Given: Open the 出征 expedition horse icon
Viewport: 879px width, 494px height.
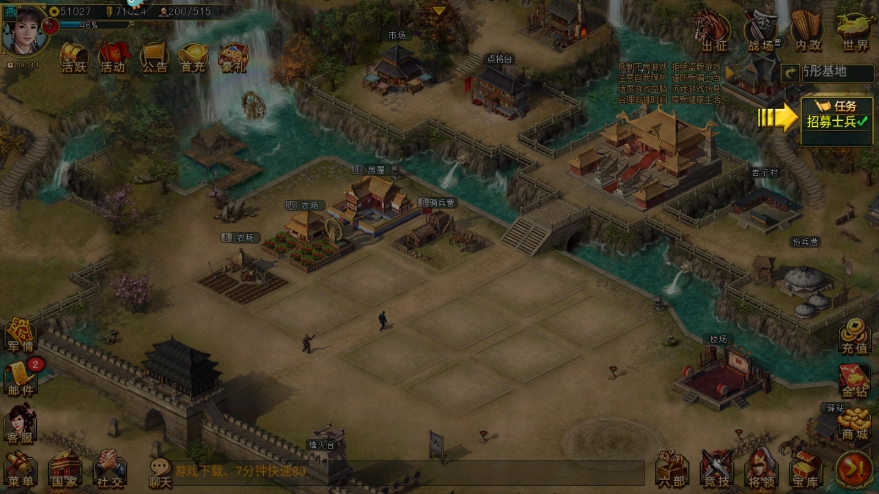Looking at the screenshot, I should click(713, 30).
